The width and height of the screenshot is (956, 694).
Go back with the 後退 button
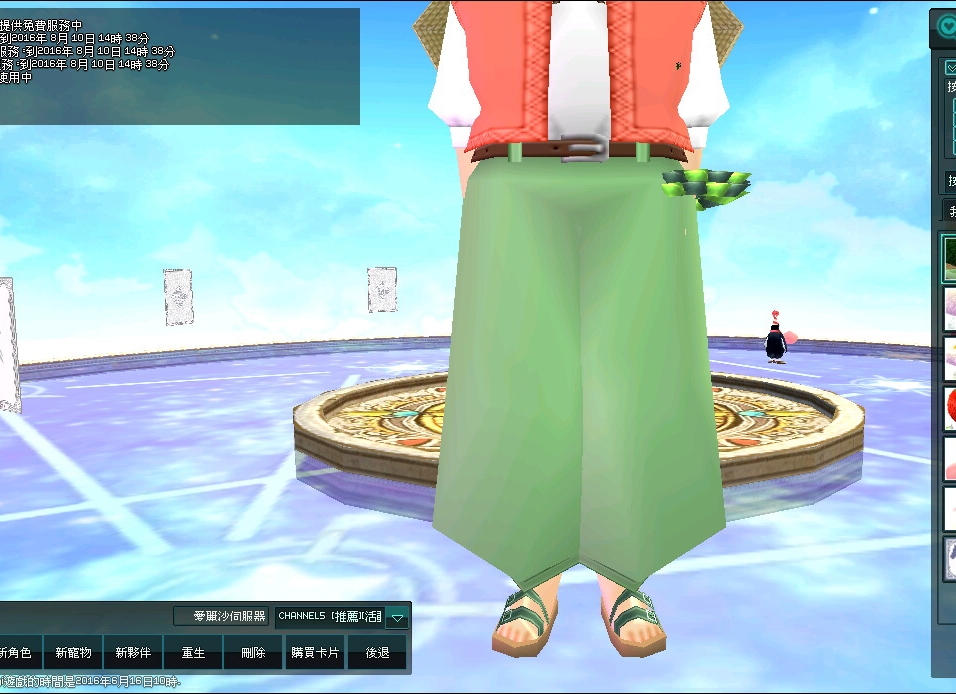[377, 653]
